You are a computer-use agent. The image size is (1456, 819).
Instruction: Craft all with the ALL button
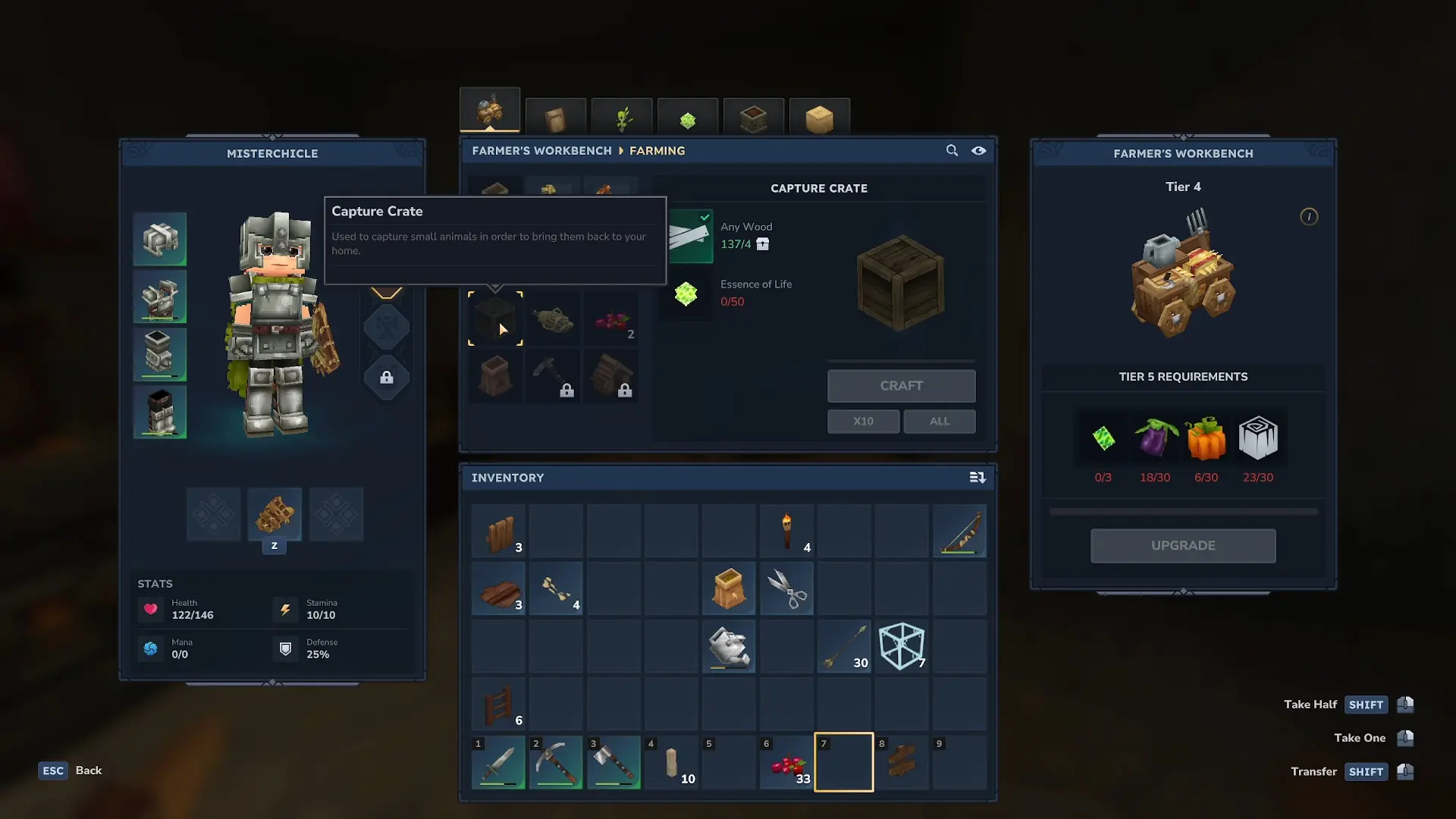939,421
